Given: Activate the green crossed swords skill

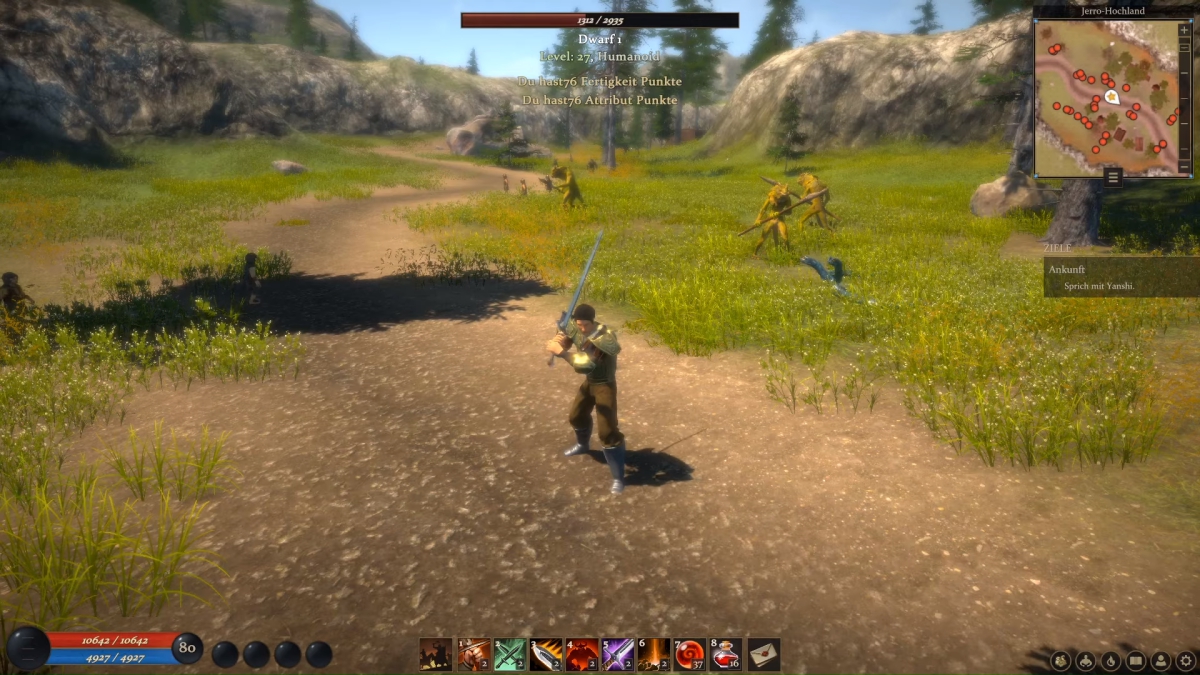Looking at the screenshot, I should point(510,654).
